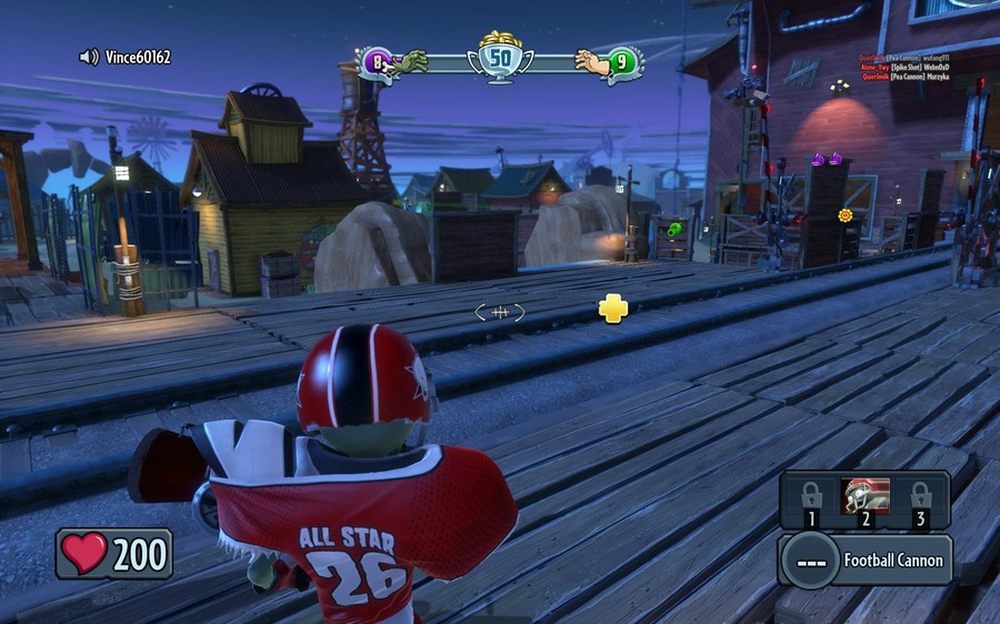1000x624 pixels.
Task: Select the Football Cannon weapon panel
Action: [x=866, y=560]
